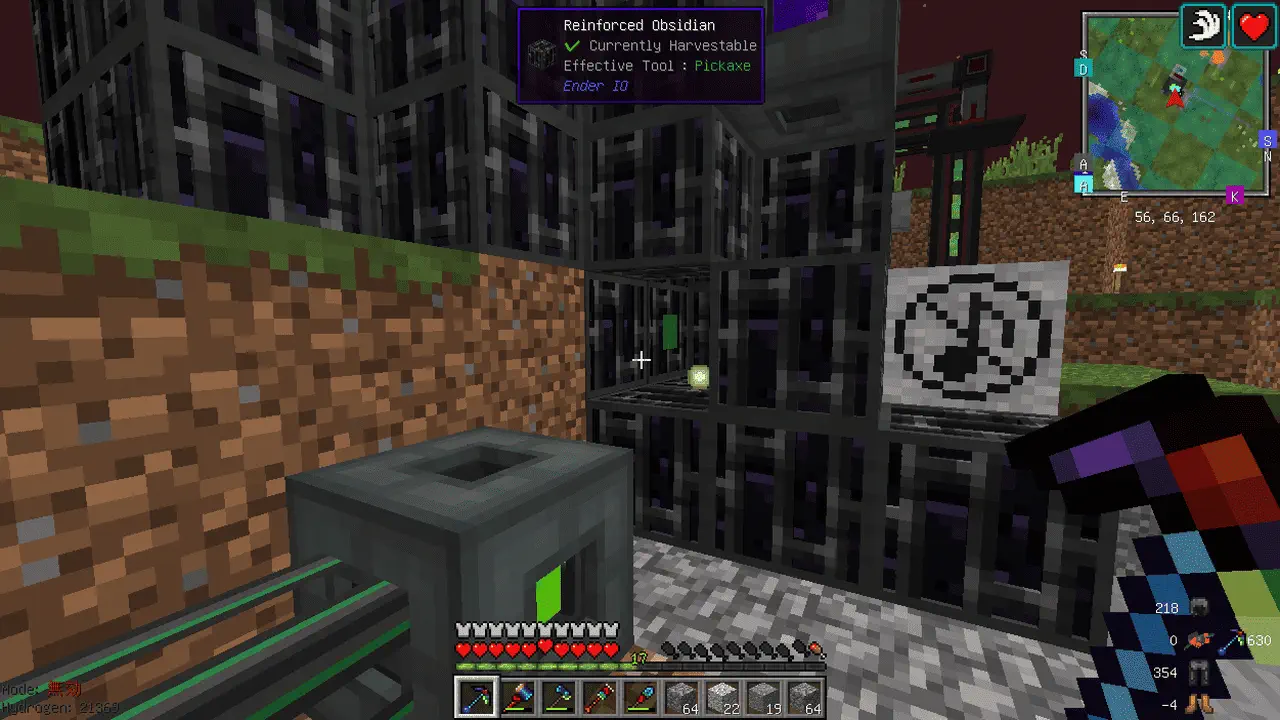Click the leggings durability icon
The width and height of the screenshot is (1280, 720).
click(x=1200, y=673)
